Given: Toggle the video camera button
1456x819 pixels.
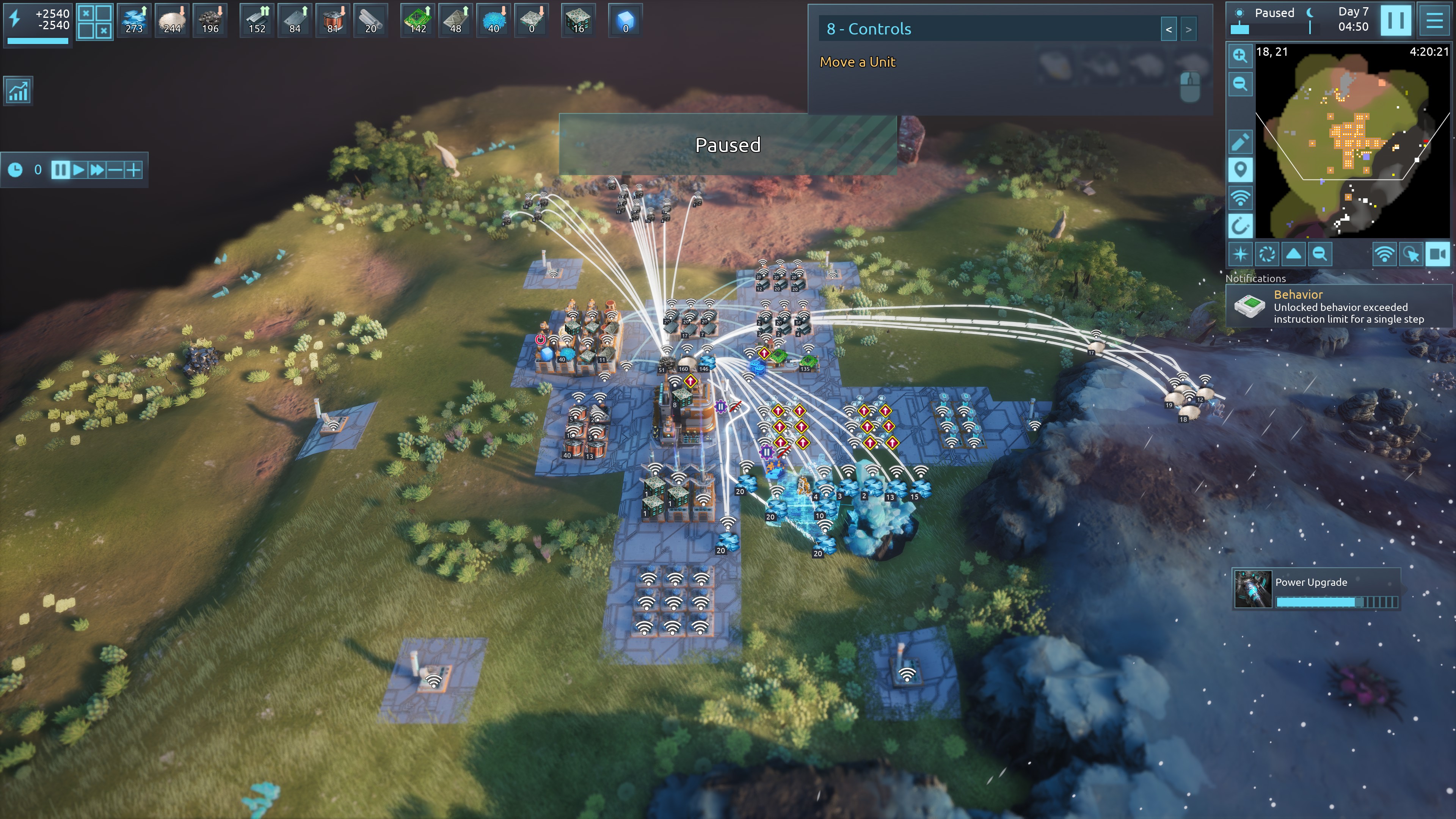Looking at the screenshot, I should tap(1437, 254).
